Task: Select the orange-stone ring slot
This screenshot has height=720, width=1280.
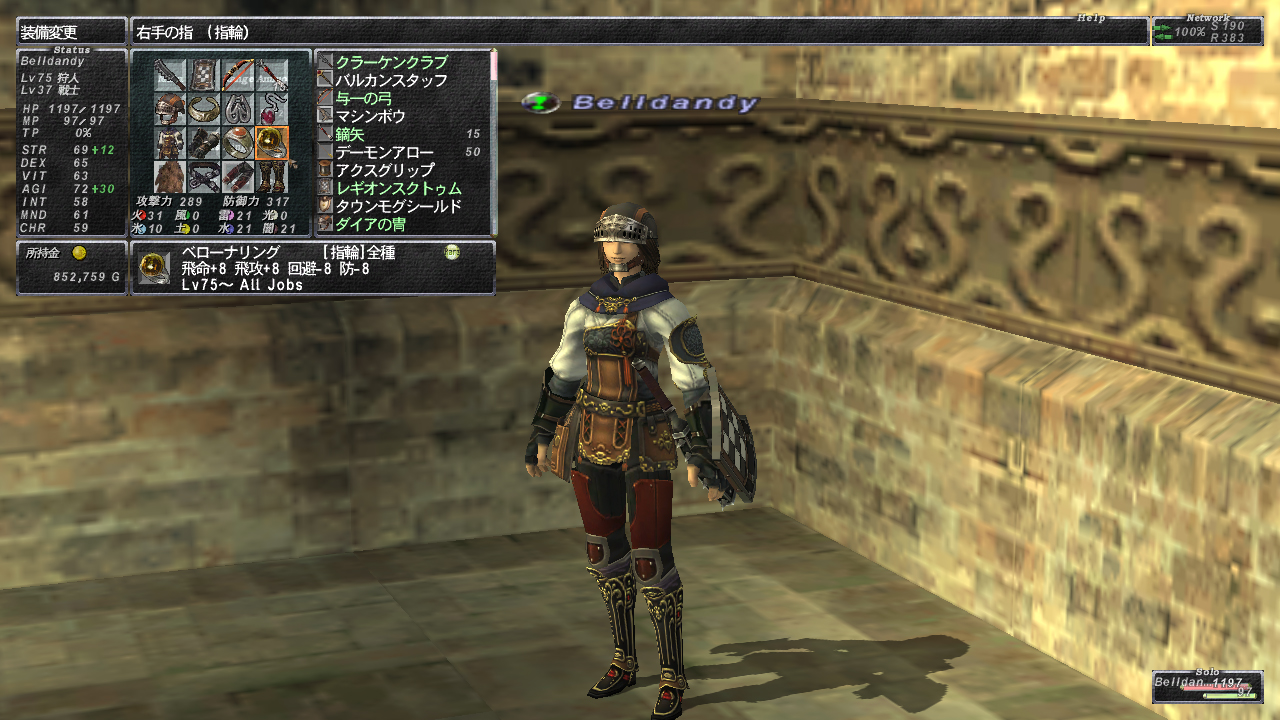Action: [x=238, y=143]
